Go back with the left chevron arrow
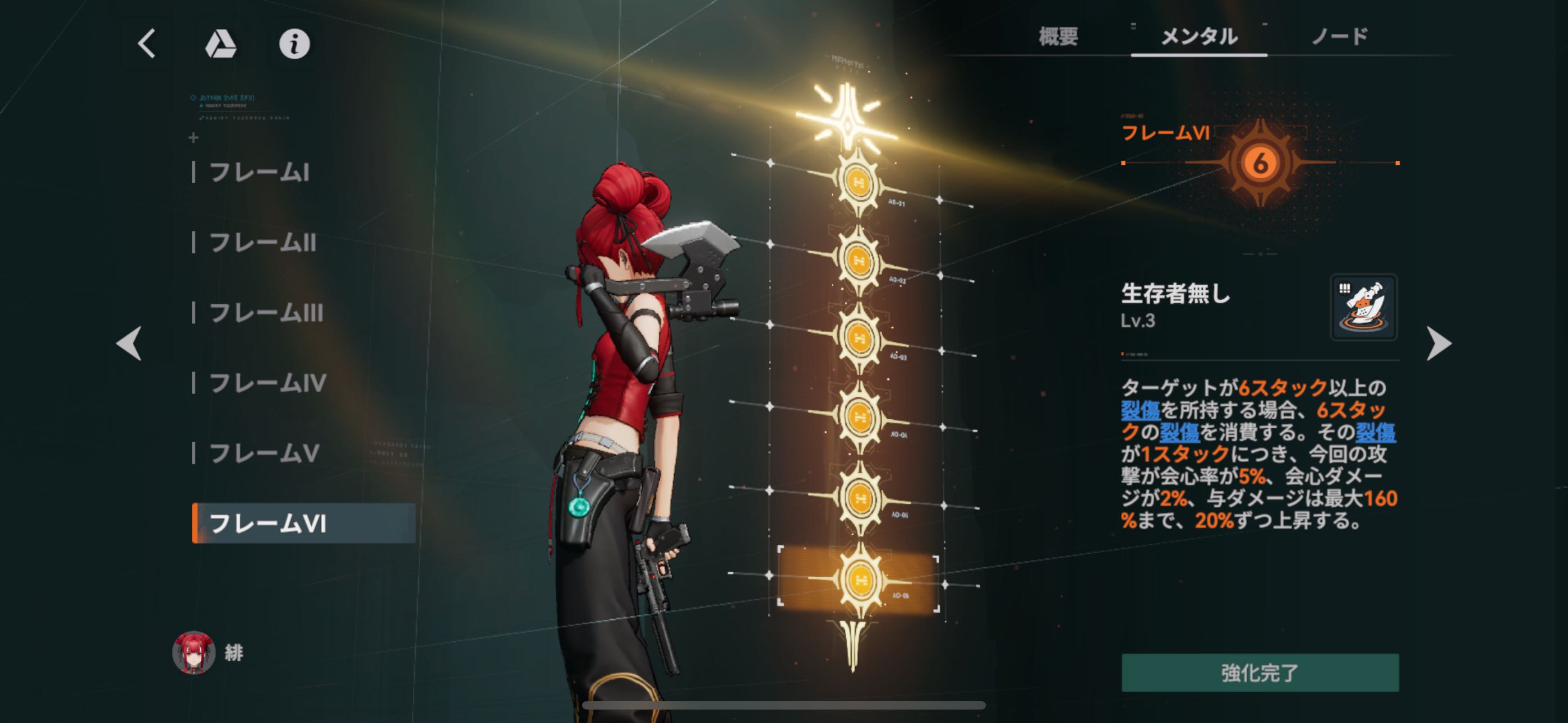Viewport: 1568px width, 723px height. pyautogui.click(x=147, y=44)
